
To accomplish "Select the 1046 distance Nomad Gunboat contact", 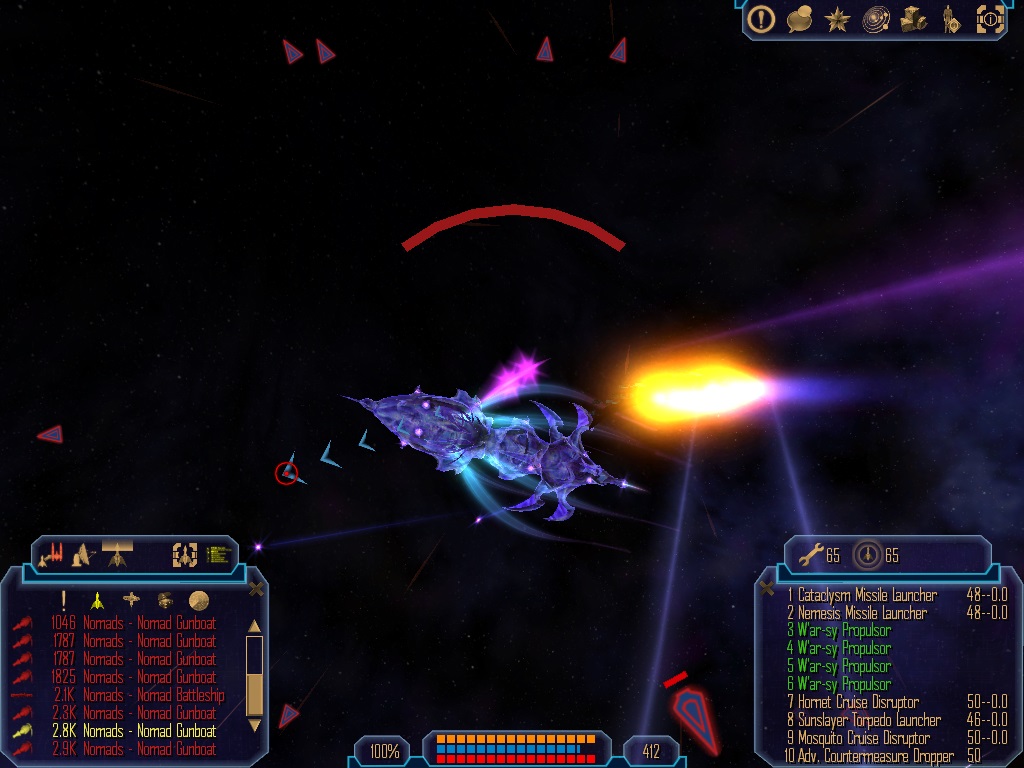I will tap(149, 623).
